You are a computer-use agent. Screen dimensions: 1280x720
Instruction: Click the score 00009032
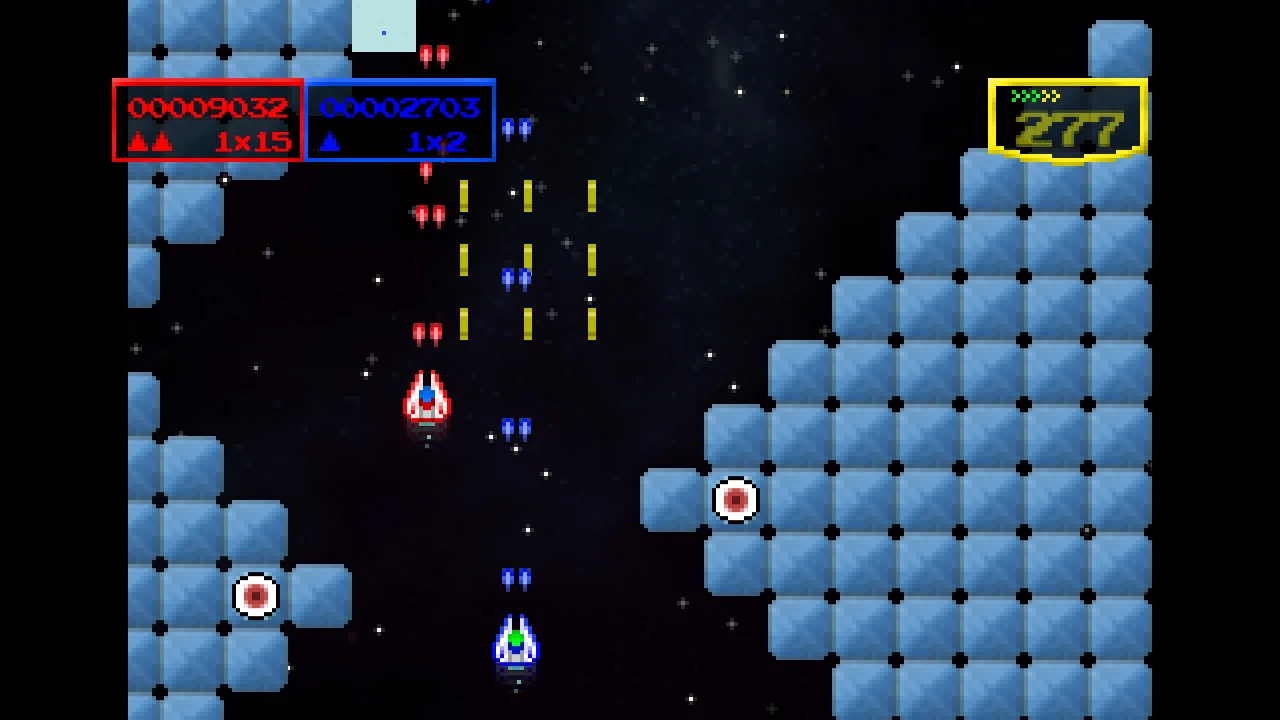(x=206, y=107)
